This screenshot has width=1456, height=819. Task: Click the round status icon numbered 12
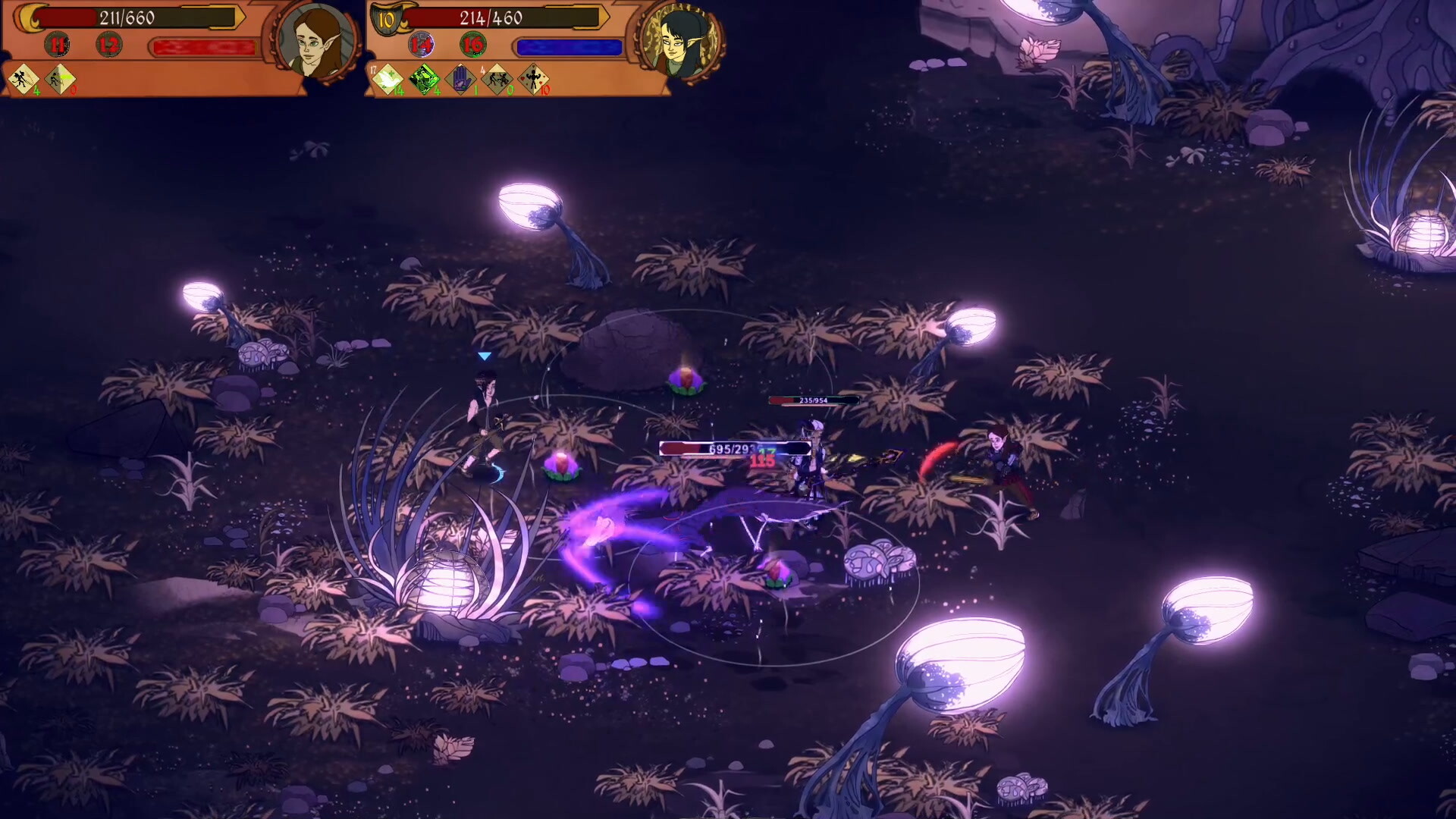[108, 45]
